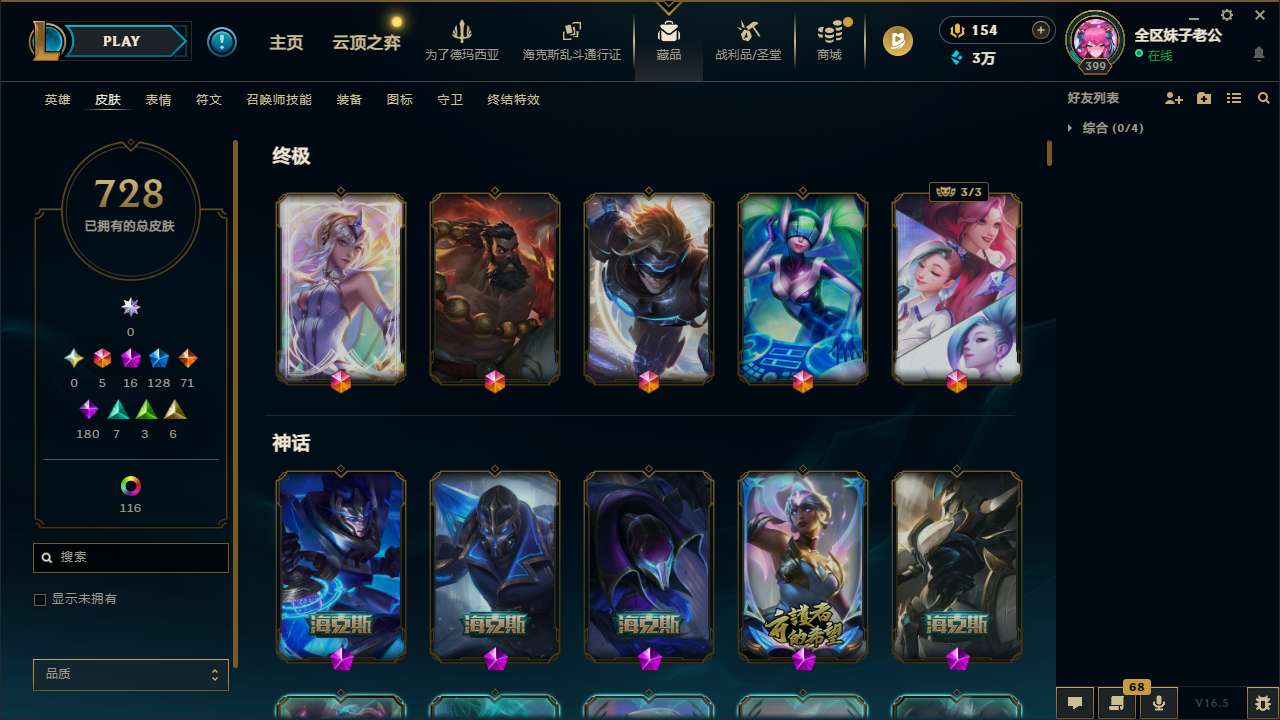Image resolution: width=1280 pixels, height=720 pixels.
Task: Click the add friend icon above the friends list
Action: (1172, 97)
